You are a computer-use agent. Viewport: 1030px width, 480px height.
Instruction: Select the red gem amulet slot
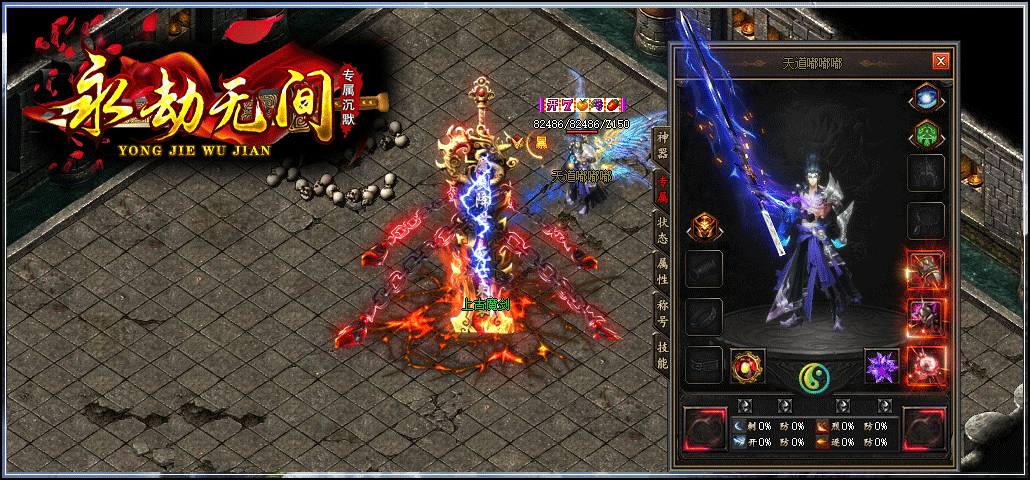click(747, 366)
